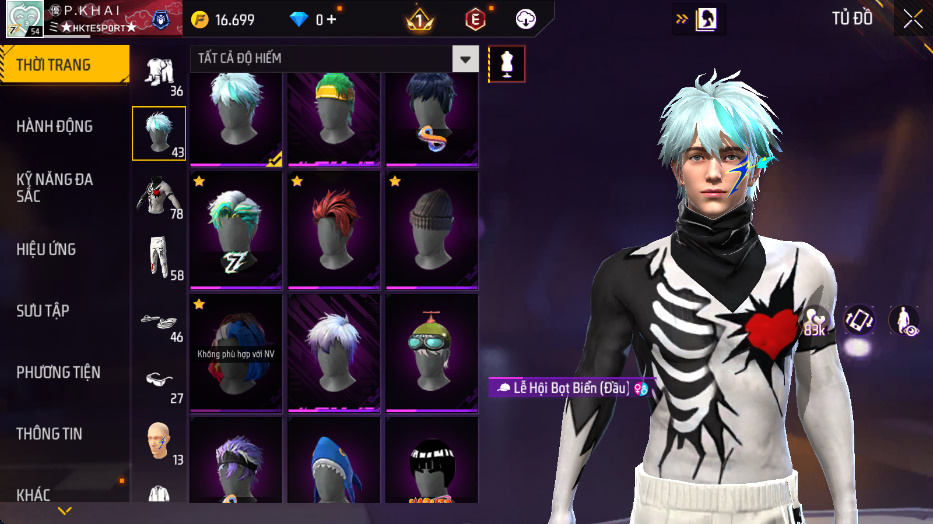Choose the gray beanie hat
The width and height of the screenshot is (933, 524).
(x=432, y=228)
